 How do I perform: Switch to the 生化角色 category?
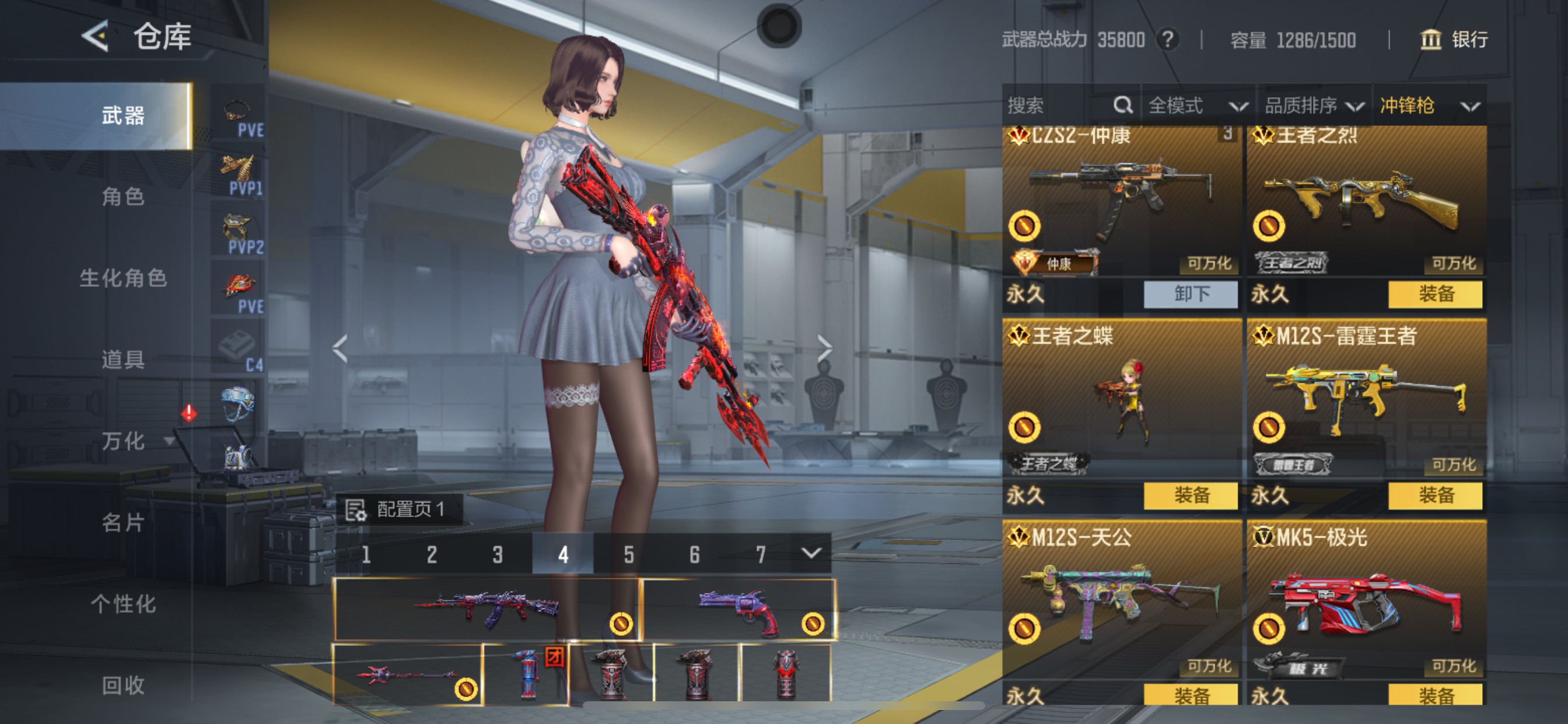pos(123,278)
